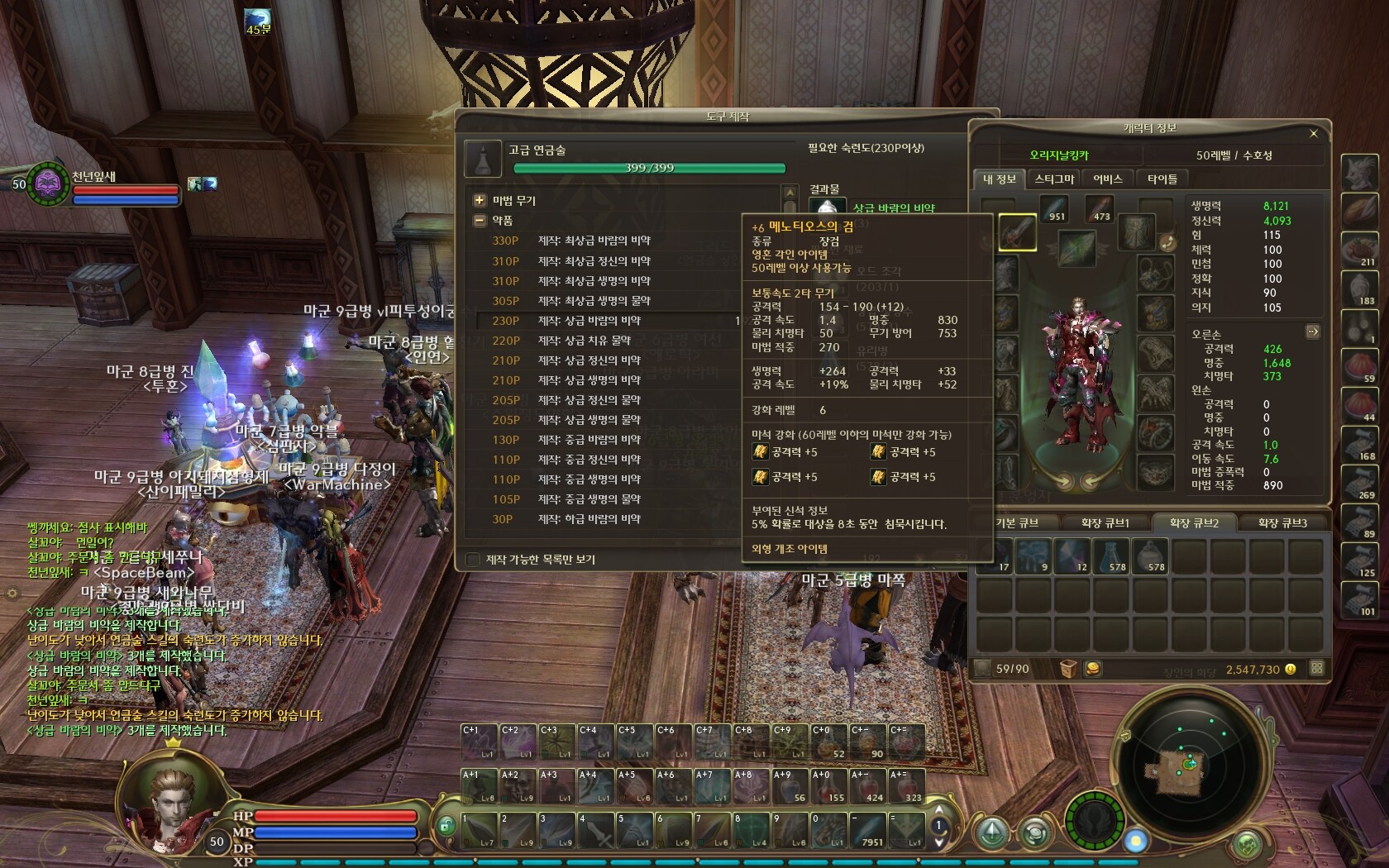Select recipe 하급 바람의 비약
This screenshot has width=1389, height=868.
pos(589,519)
